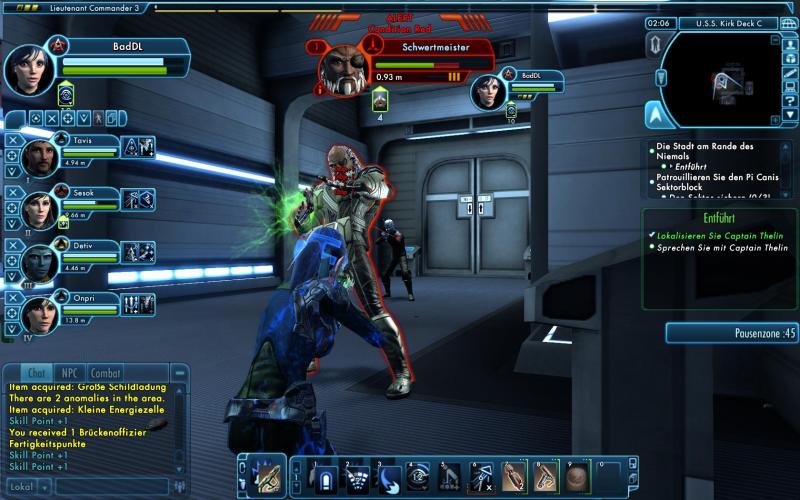Choose away team member Dativ's portrait

40,260
